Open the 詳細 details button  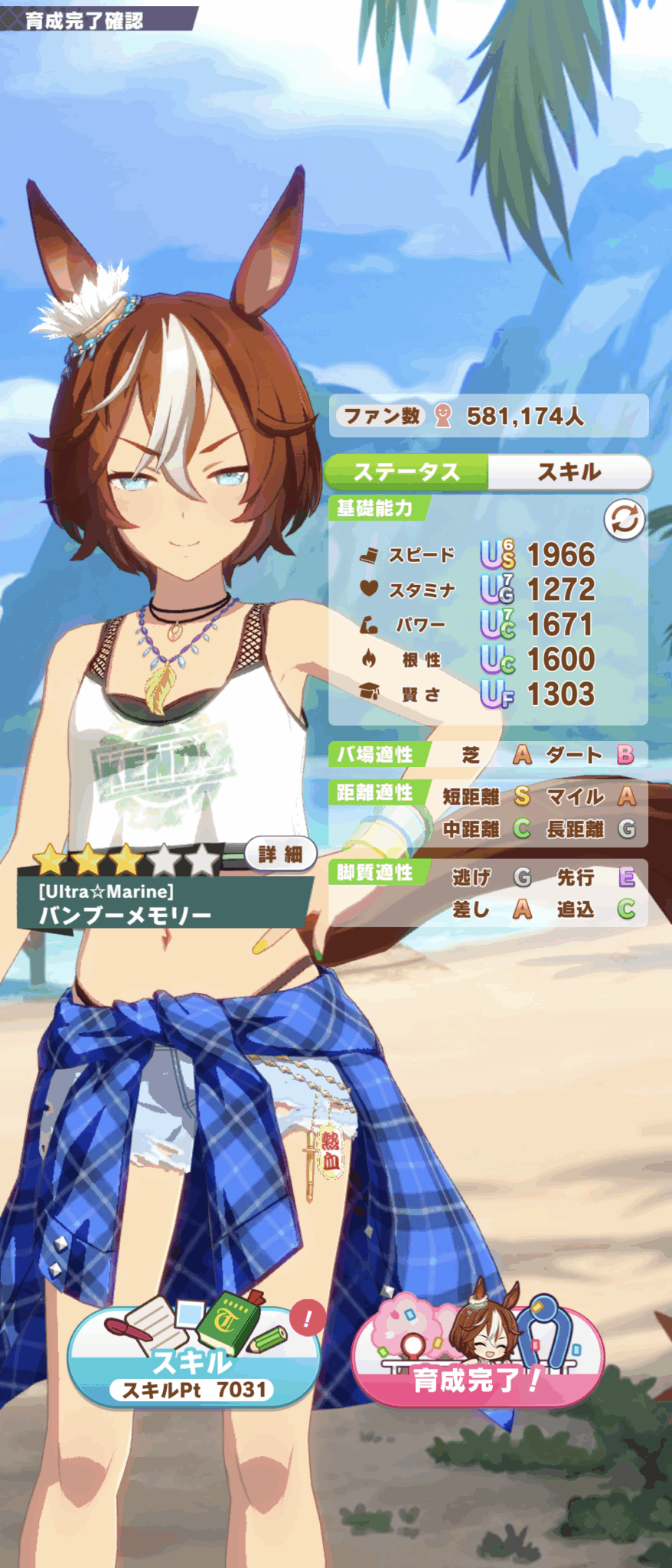pyautogui.click(x=280, y=854)
